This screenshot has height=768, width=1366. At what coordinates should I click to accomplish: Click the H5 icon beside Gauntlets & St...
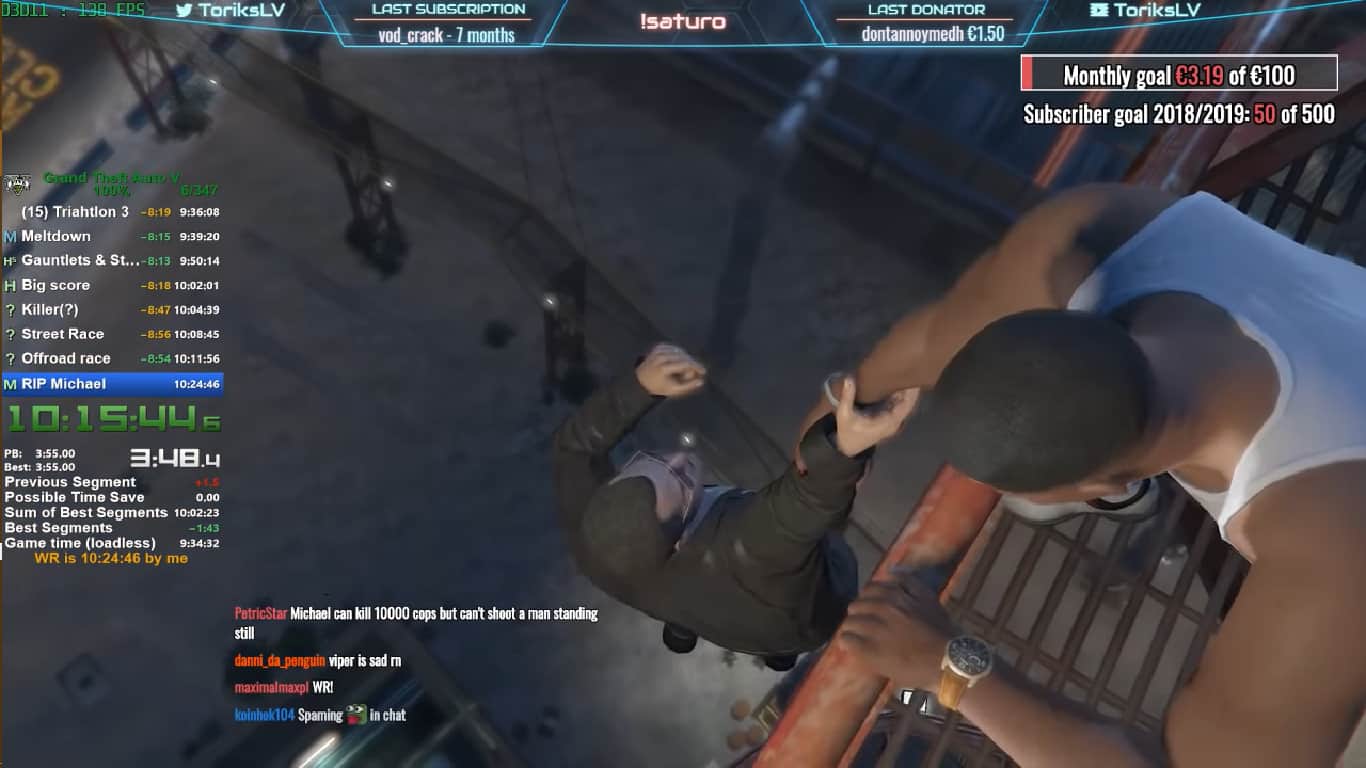(x=8, y=260)
